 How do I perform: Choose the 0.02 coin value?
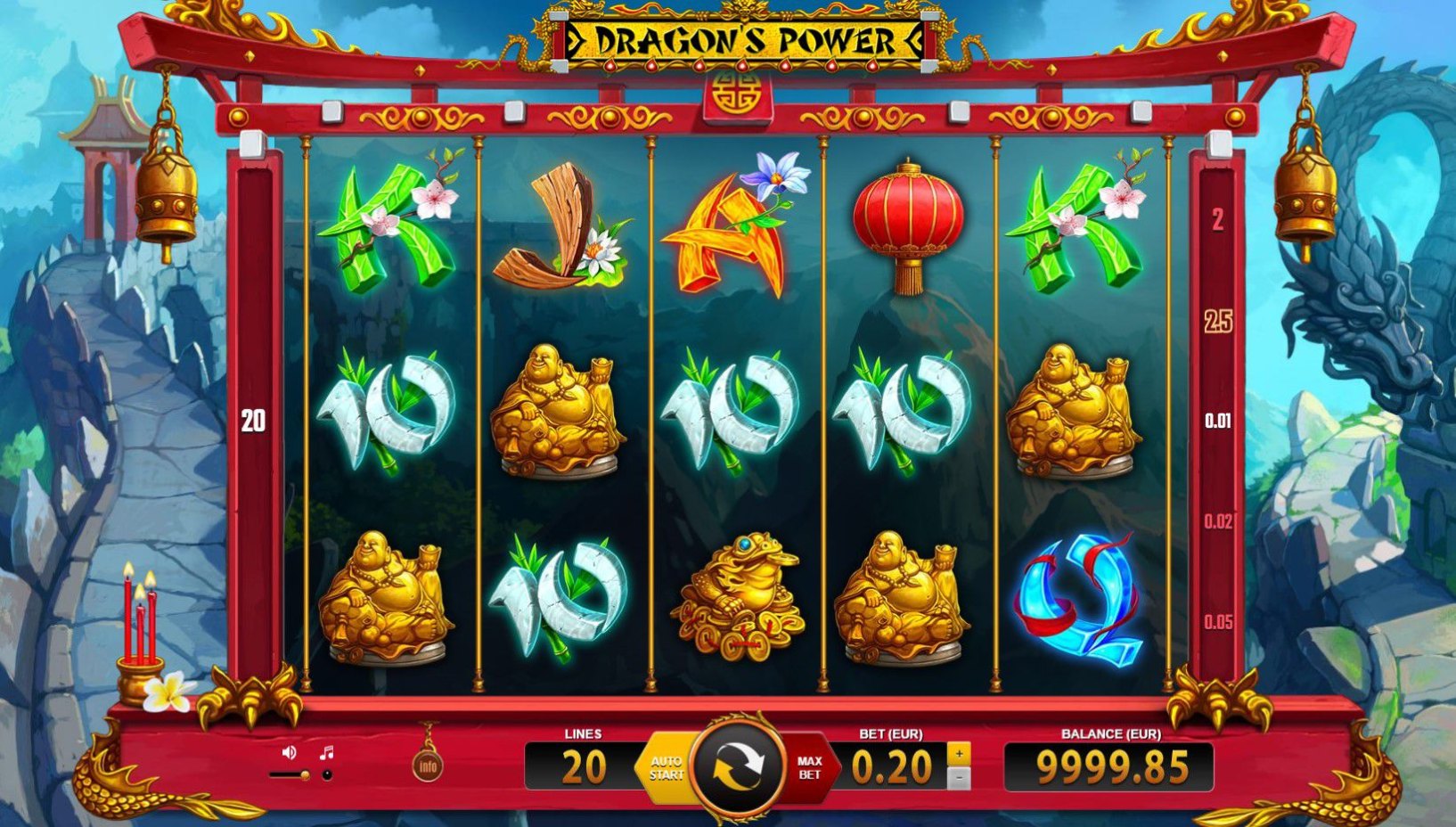coord(1217,520)
